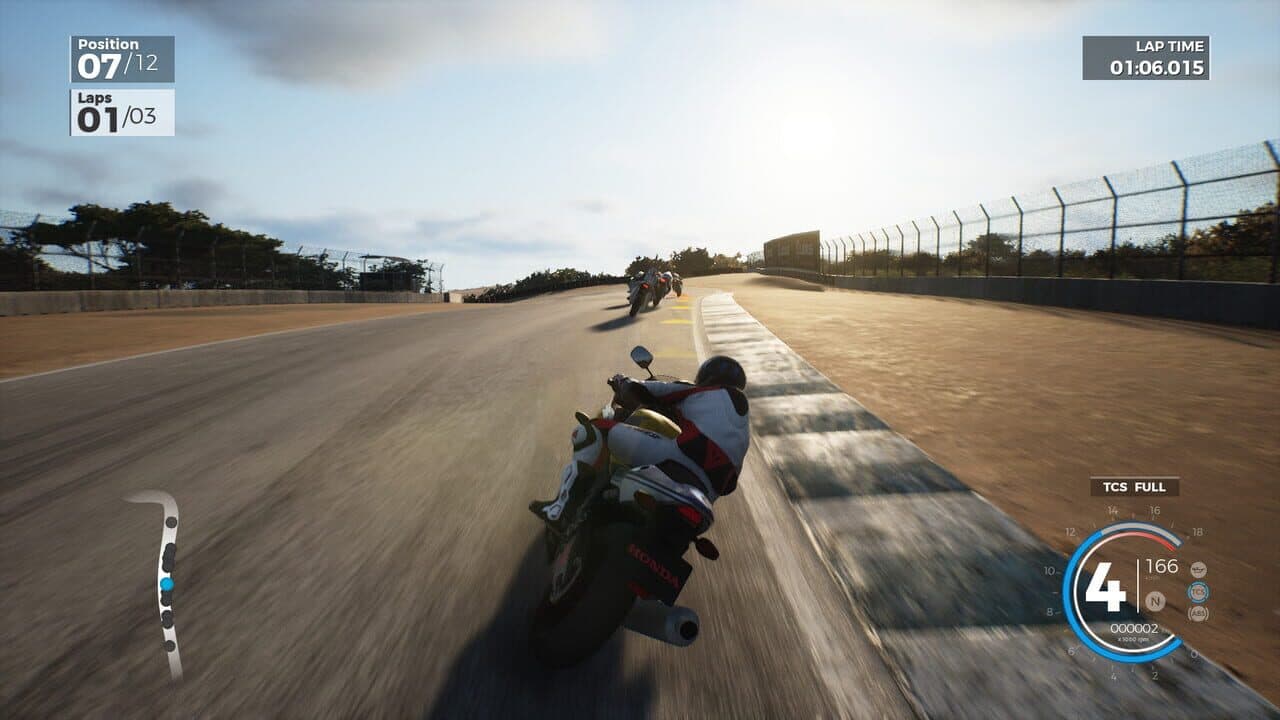The height and width of the screenshot is (720, 1280).
Task: Select the TCS assist icon
Action: click(x=1199, y=591)
